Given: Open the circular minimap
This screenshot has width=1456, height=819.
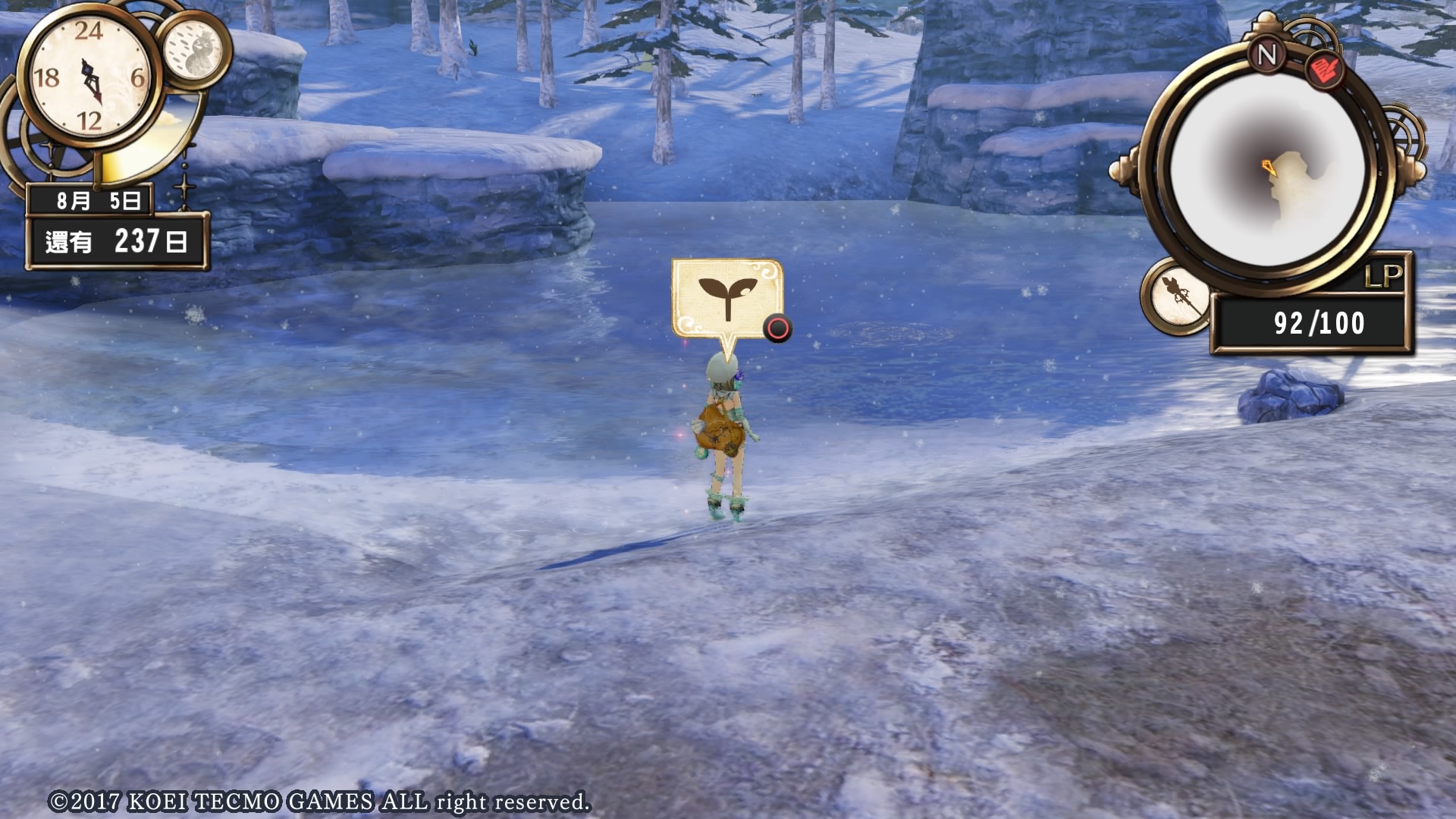Looking at the screenshot, I should [1268, 170].
